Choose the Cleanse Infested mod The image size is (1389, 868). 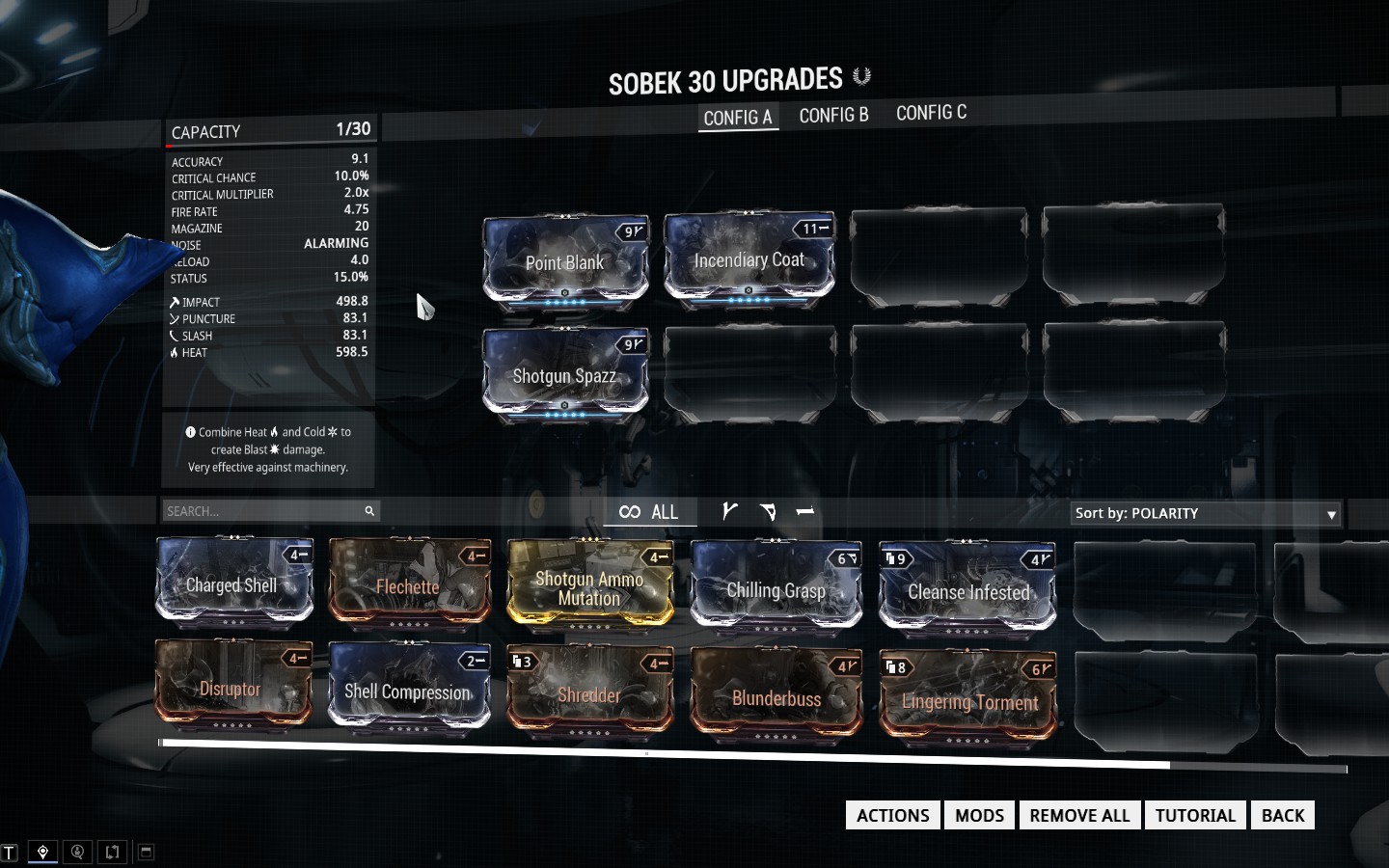click(x=967, y=591)
